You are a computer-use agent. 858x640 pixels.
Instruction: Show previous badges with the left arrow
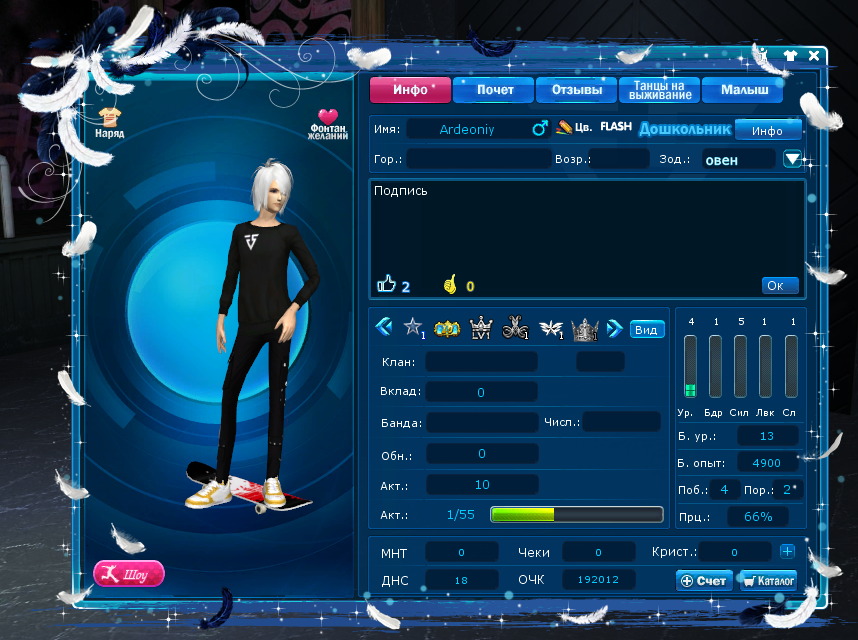pyautogui.click(x=383, y=327)
